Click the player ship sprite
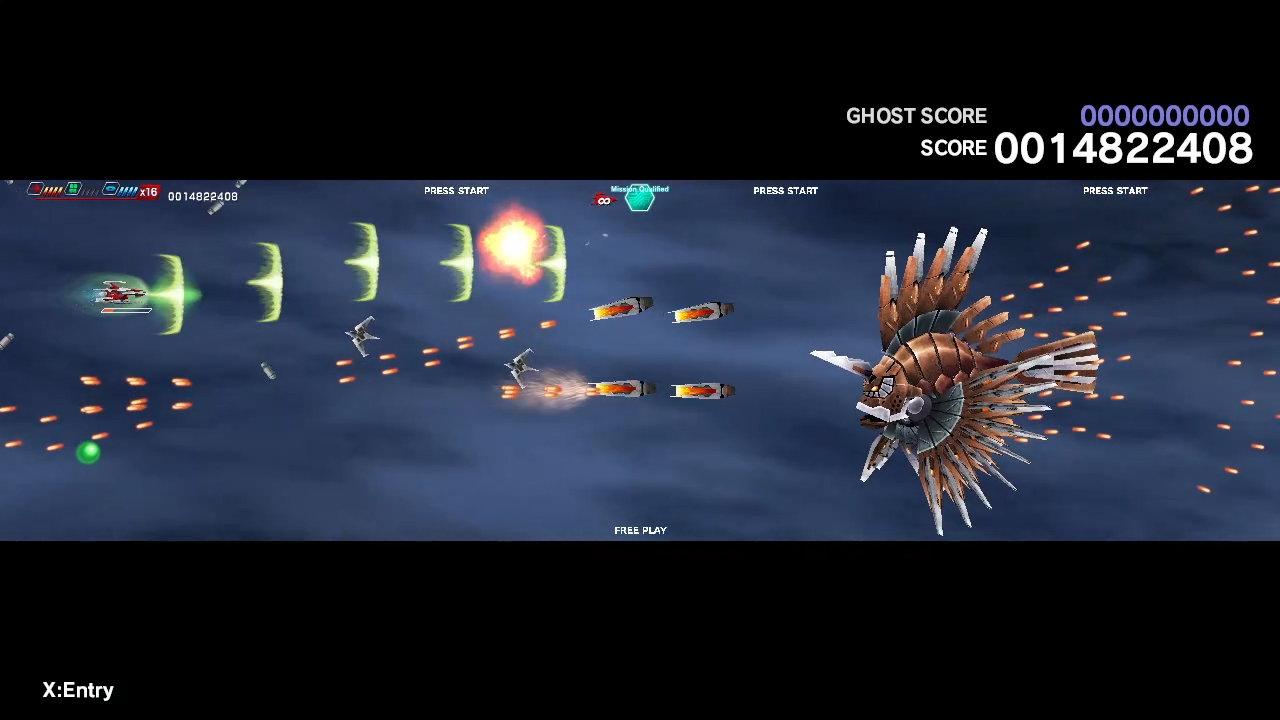Image resolution: width=1280 pixels, height=720 pixels. click(120, 292)
